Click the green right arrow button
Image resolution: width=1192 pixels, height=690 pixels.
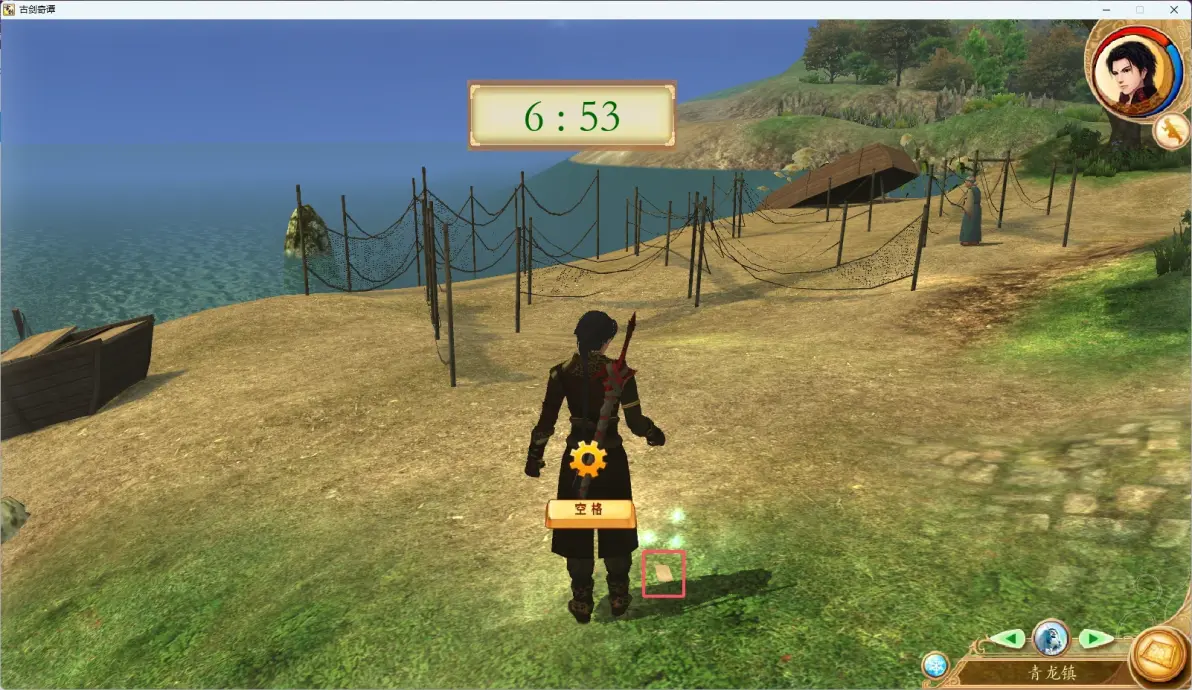(1094, 638)
